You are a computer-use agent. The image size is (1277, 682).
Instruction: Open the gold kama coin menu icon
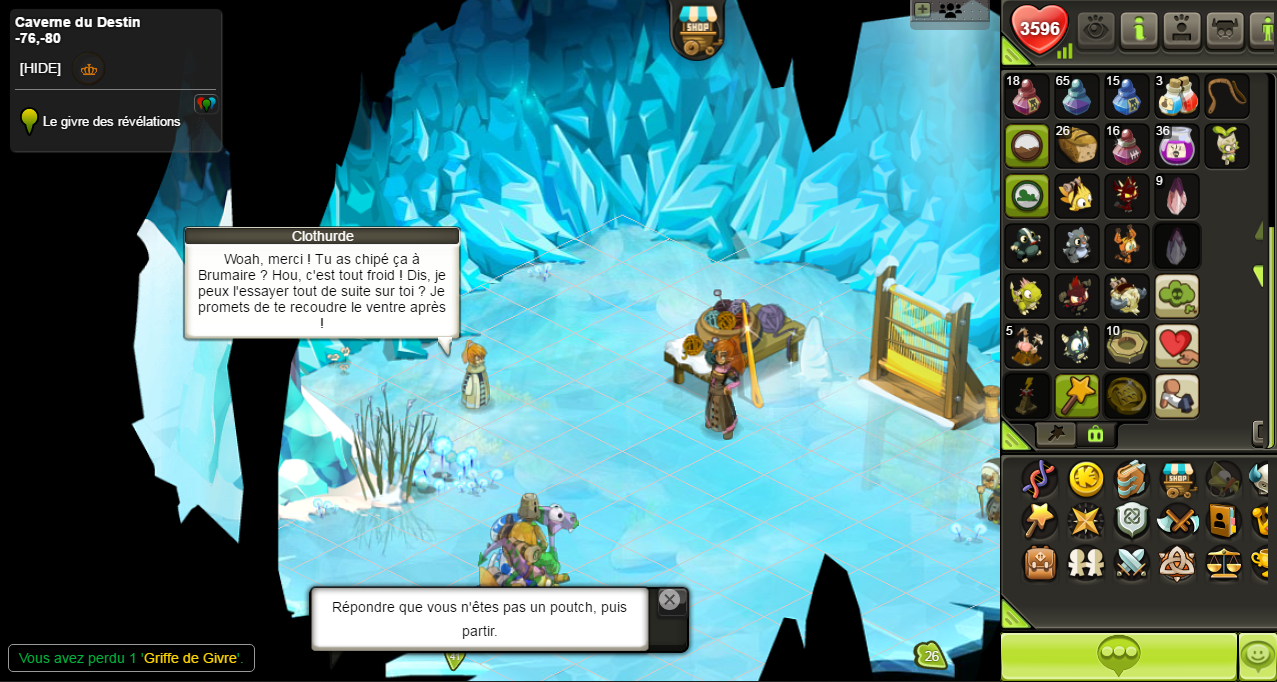coord(1086,479)
